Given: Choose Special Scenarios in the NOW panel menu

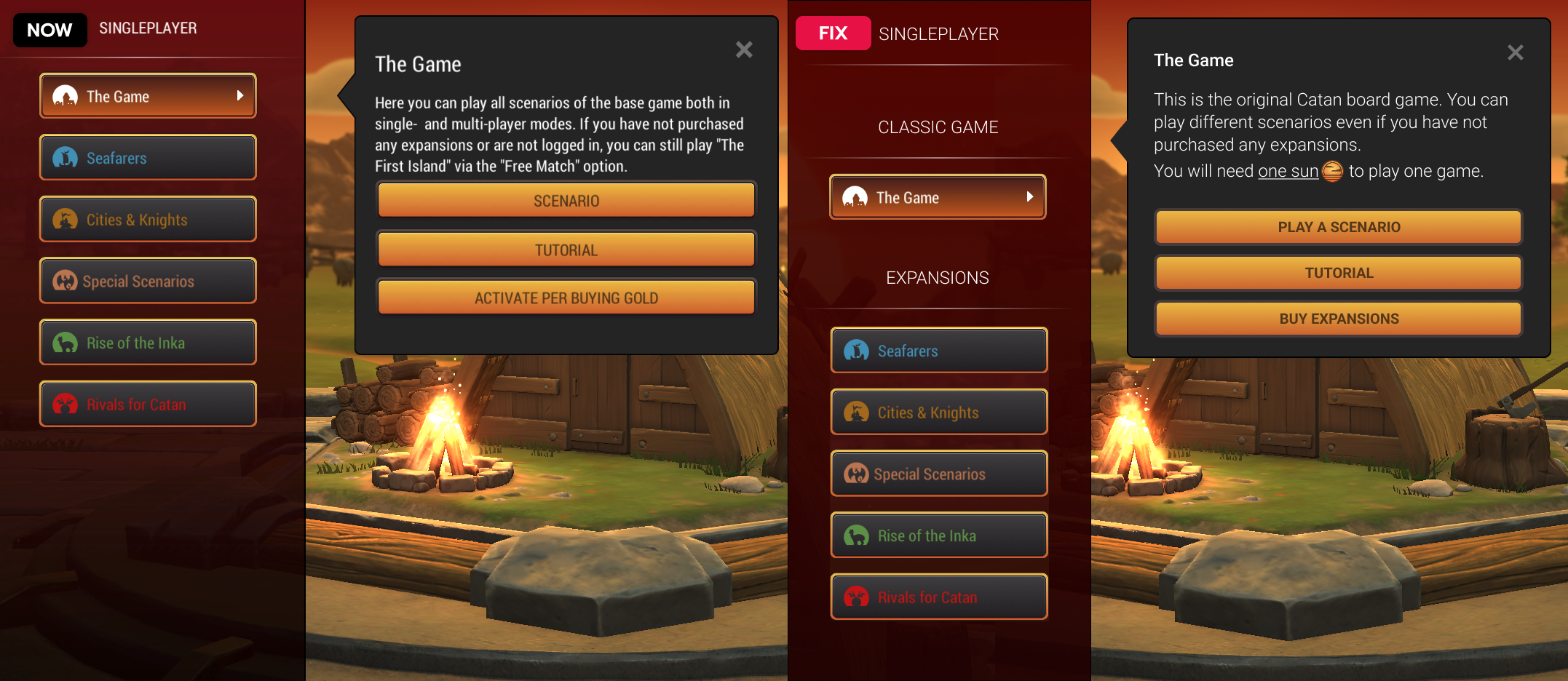Looking at the screenshot, I should (x=148, y=281).
